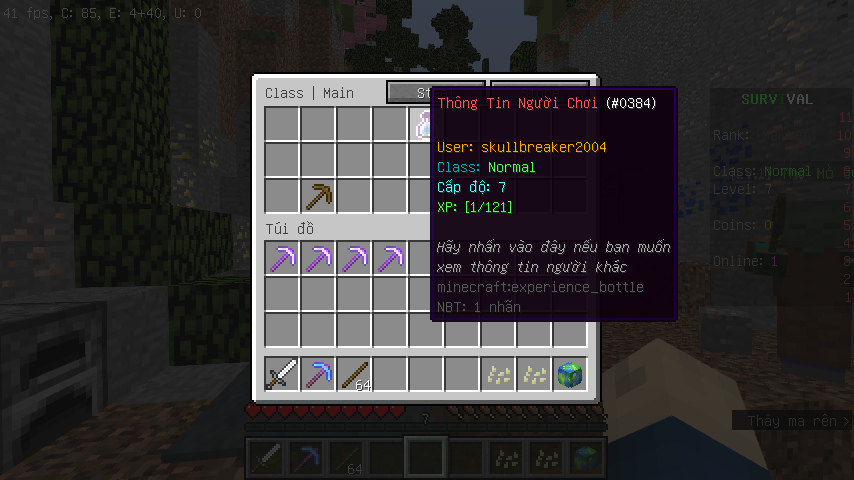Select the diamond pickaxe in hotbar row
Image resolution: width=854 pixels, height=480 pixels.
coord(319,374)
